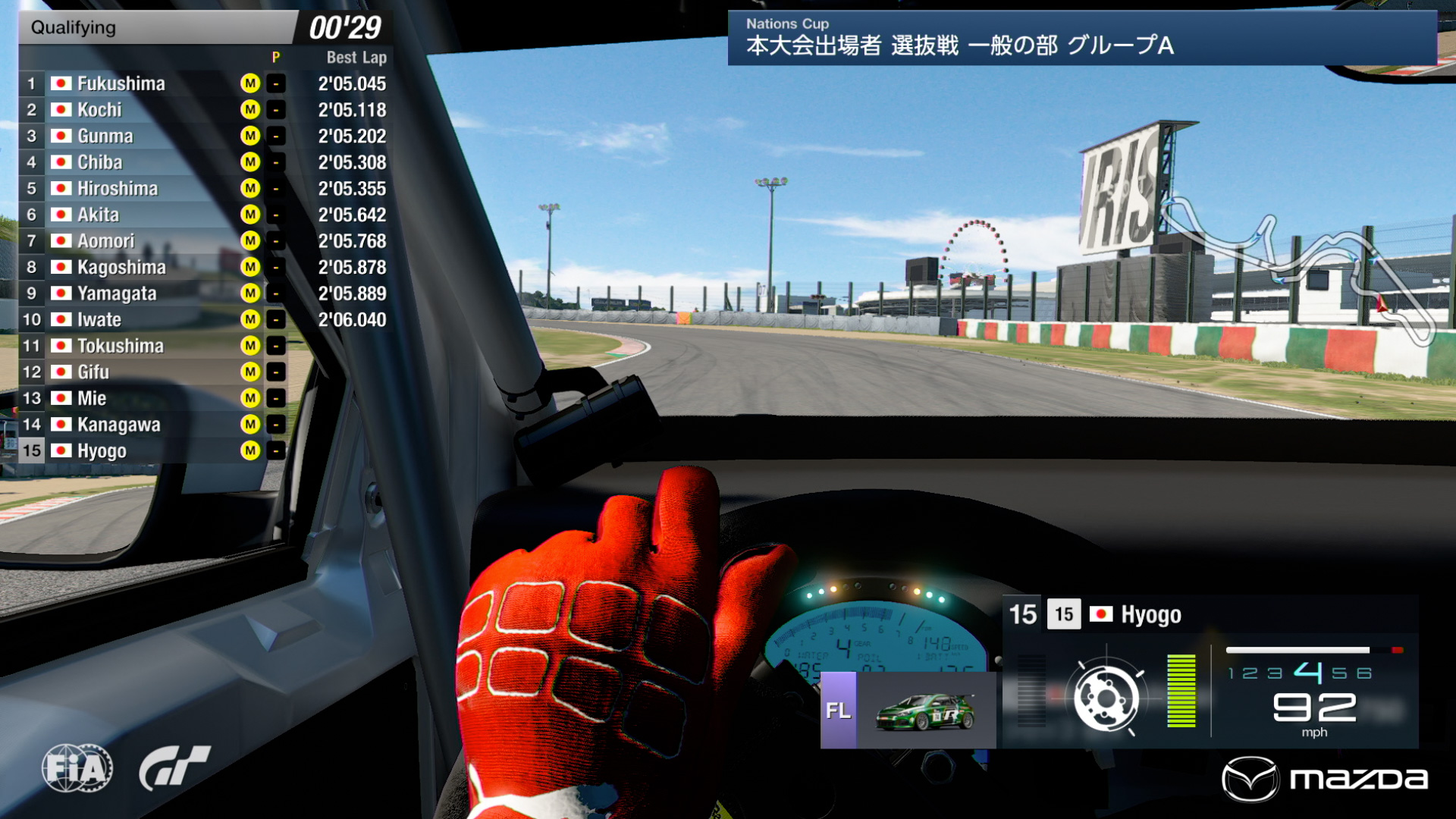Toggle the yellow M badge next to Iwate

tap(249, 319)
